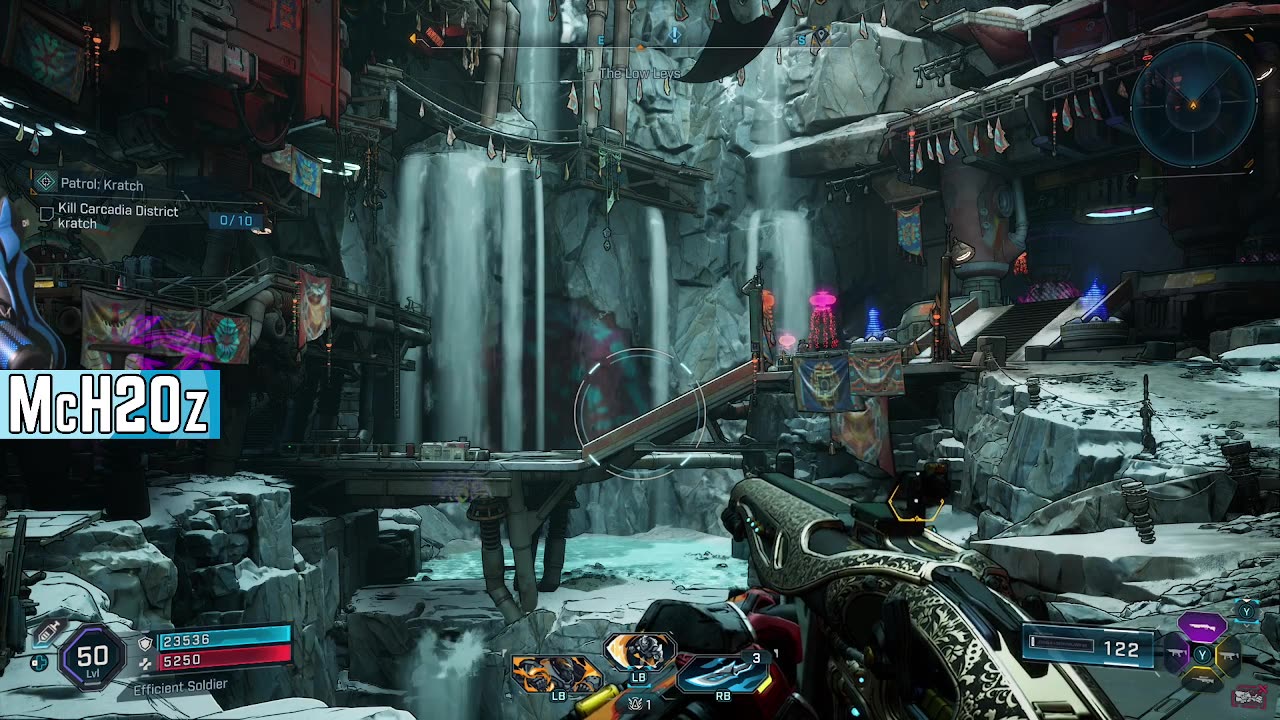
Task: Open the circular minimap radar
Action: click(x=1193, y=103)
